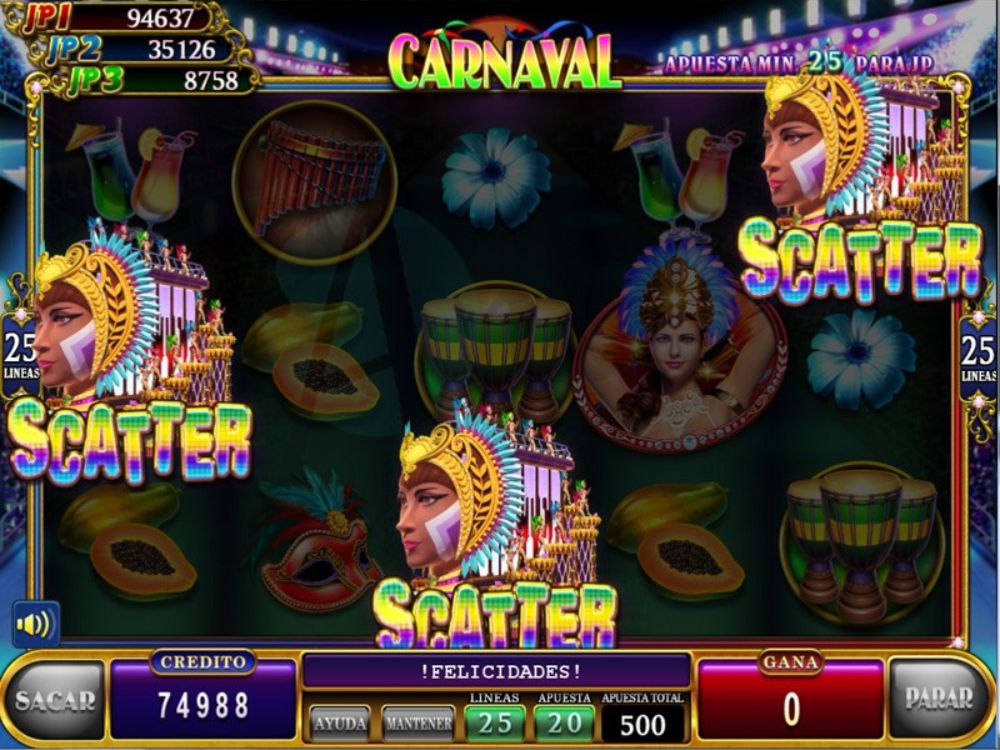Adjust the APUESTA bet amount
The height and width of the screenshot is (750, 1000).
(564, 722)
